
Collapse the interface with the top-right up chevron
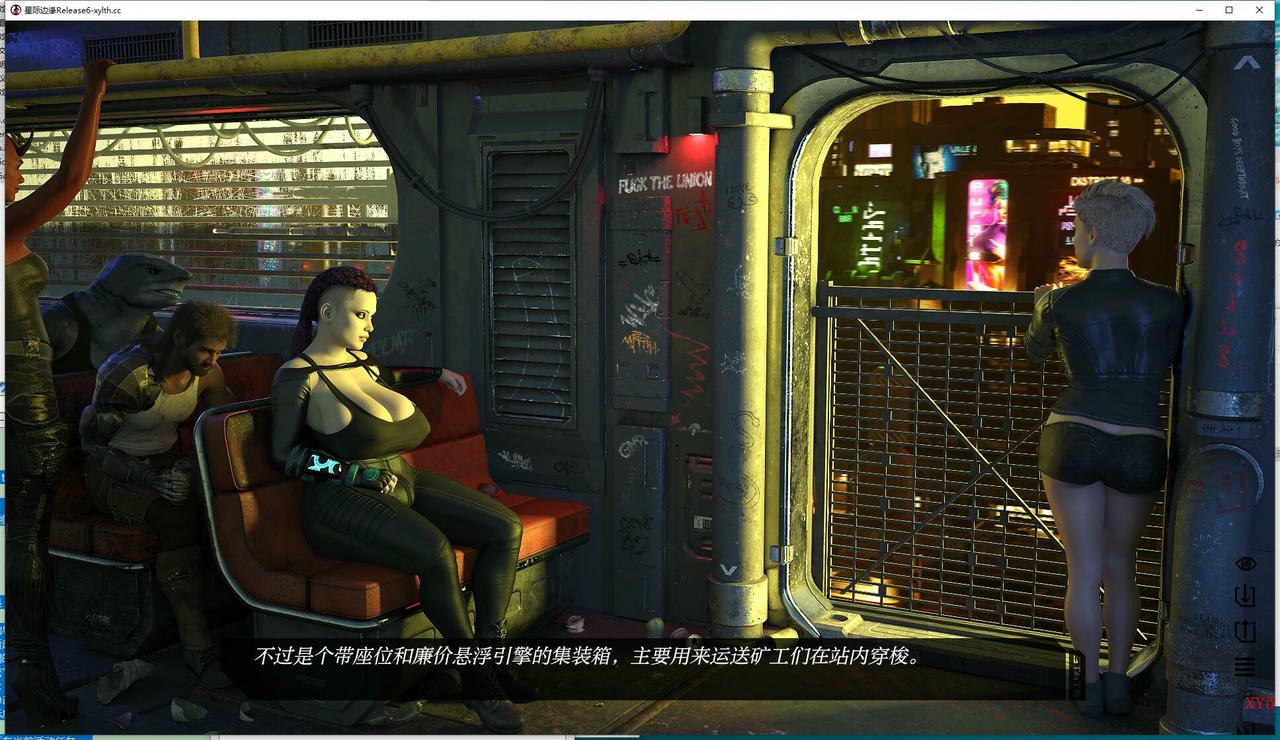click(x=1245, y=62)
